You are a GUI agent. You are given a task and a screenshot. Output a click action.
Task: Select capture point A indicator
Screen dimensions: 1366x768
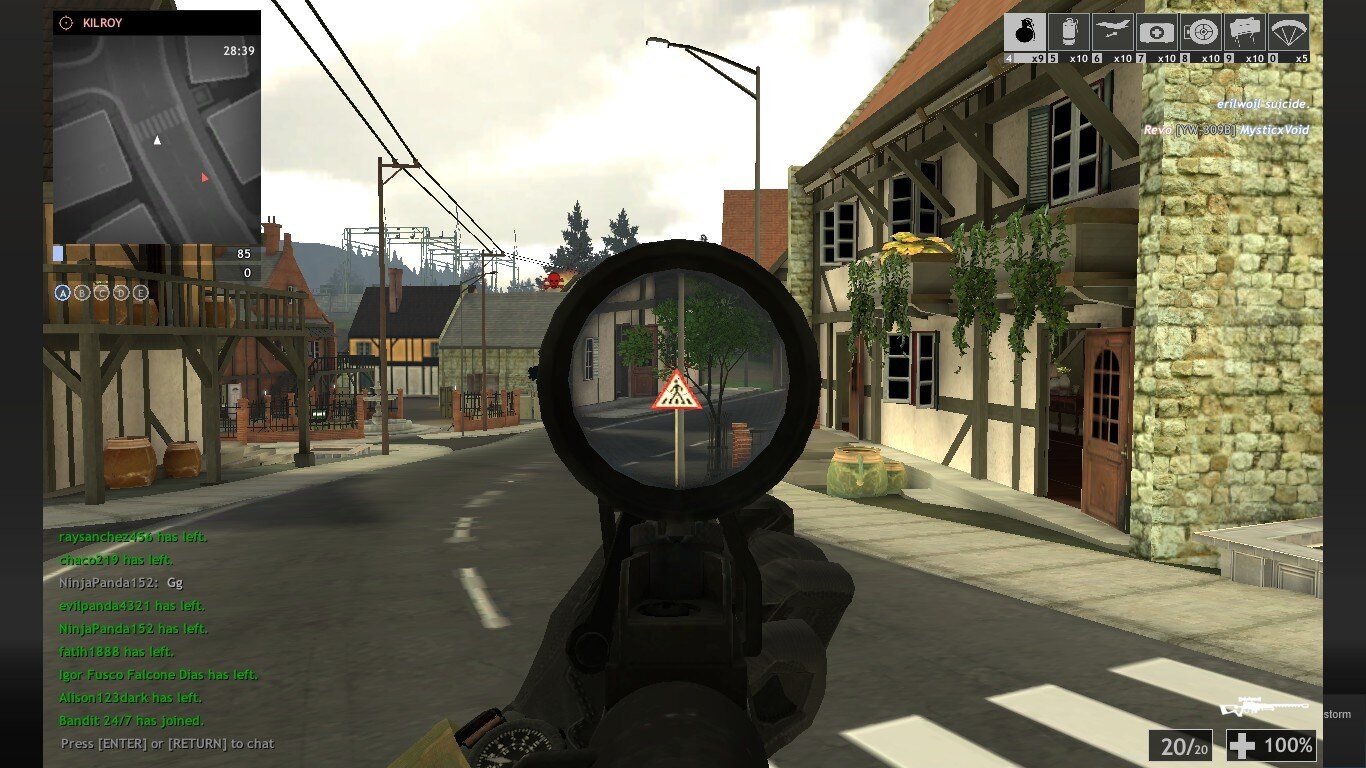pos(62,293)
